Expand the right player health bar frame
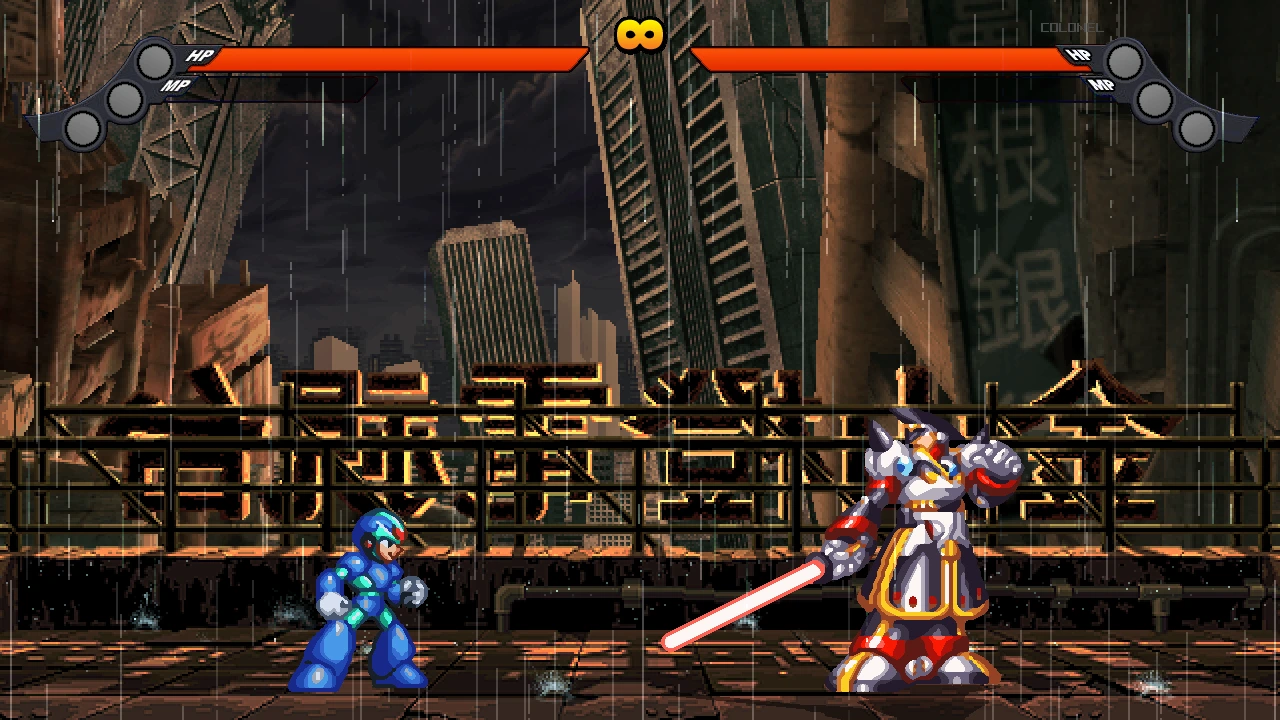1280x720 pixels. [x=890, y=57]
